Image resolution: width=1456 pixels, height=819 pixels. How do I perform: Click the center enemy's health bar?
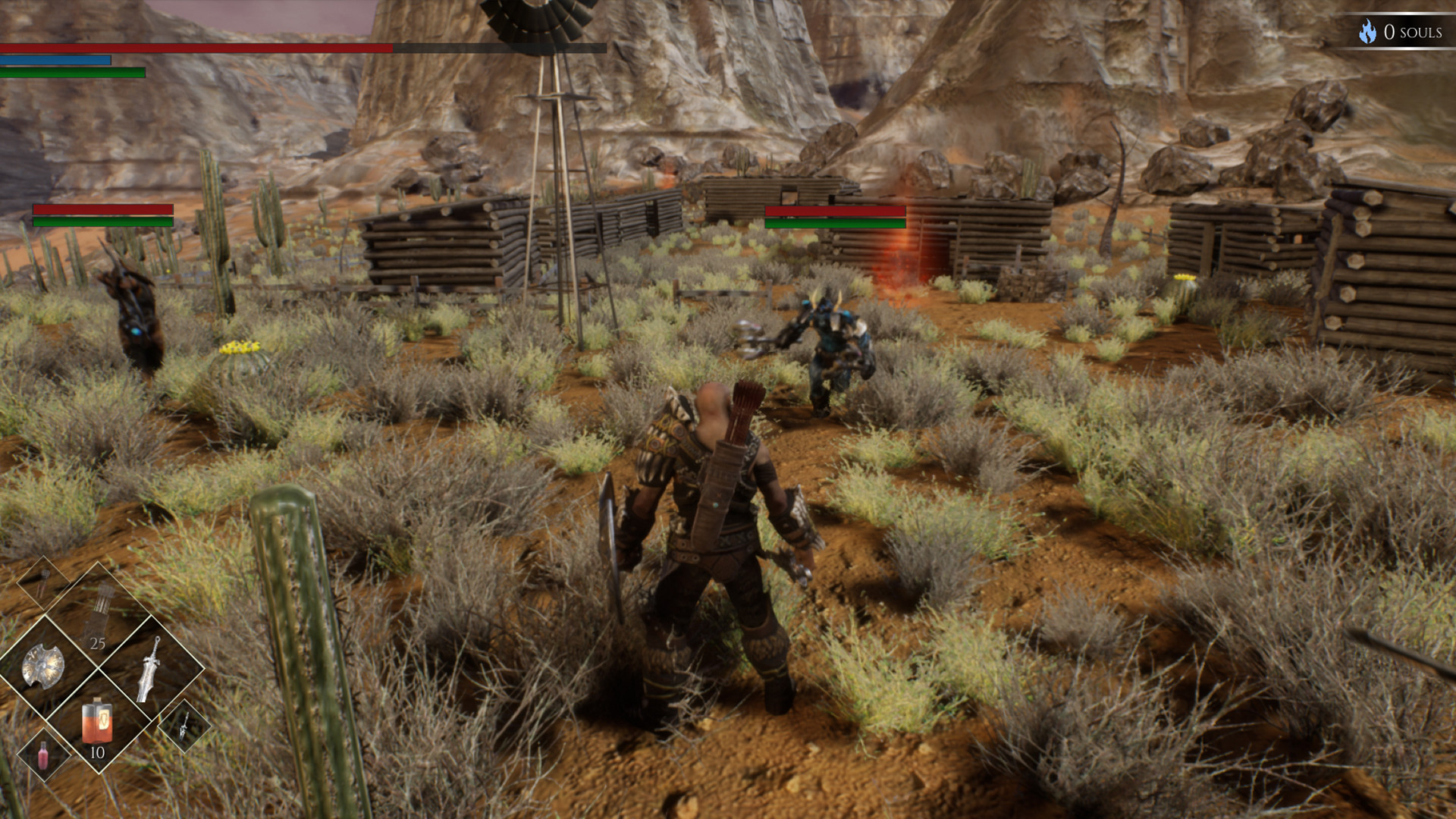pyautogui.click(x=834, y=212)
